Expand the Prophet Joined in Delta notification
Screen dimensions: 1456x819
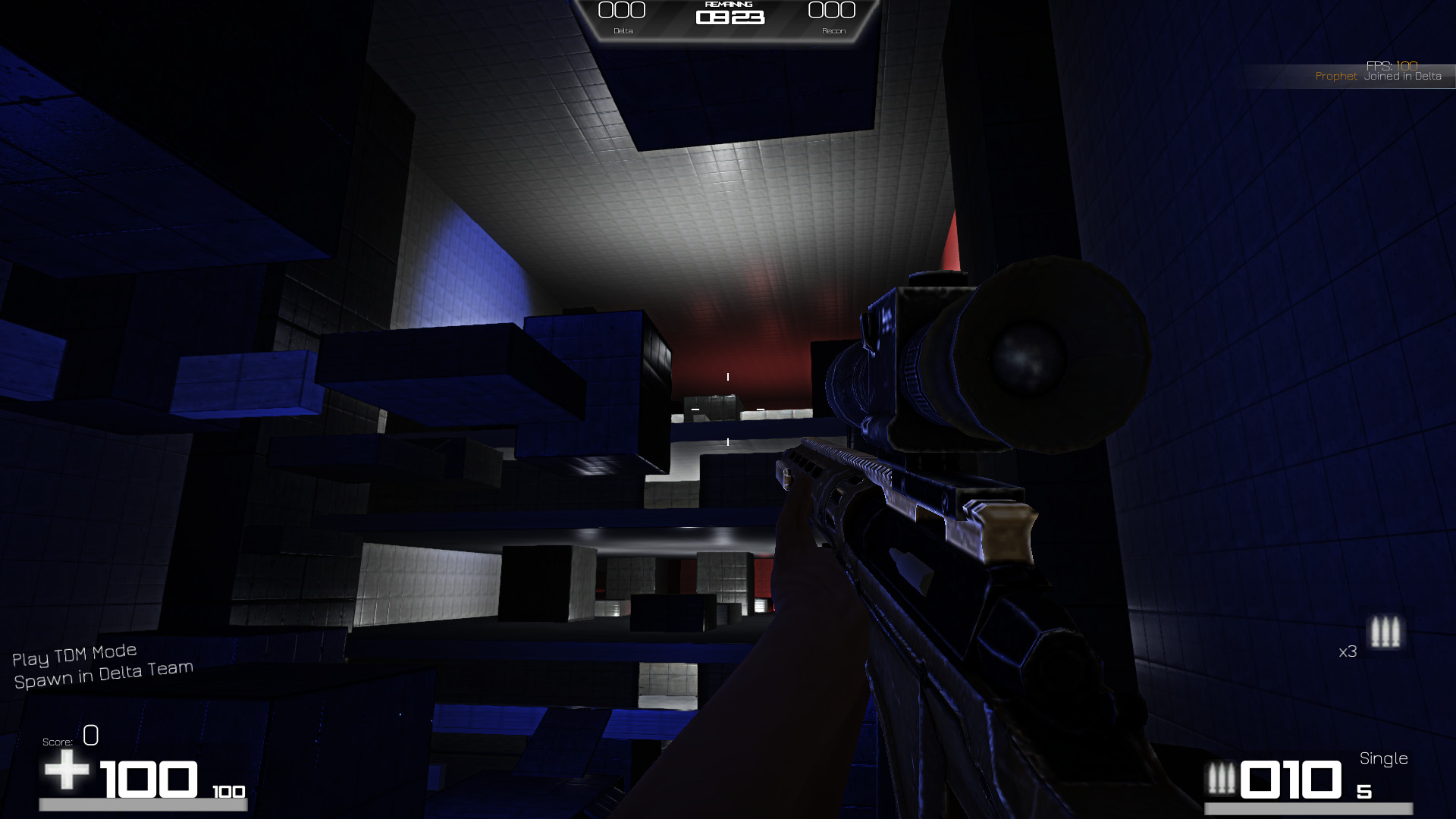coord(1380,76)
